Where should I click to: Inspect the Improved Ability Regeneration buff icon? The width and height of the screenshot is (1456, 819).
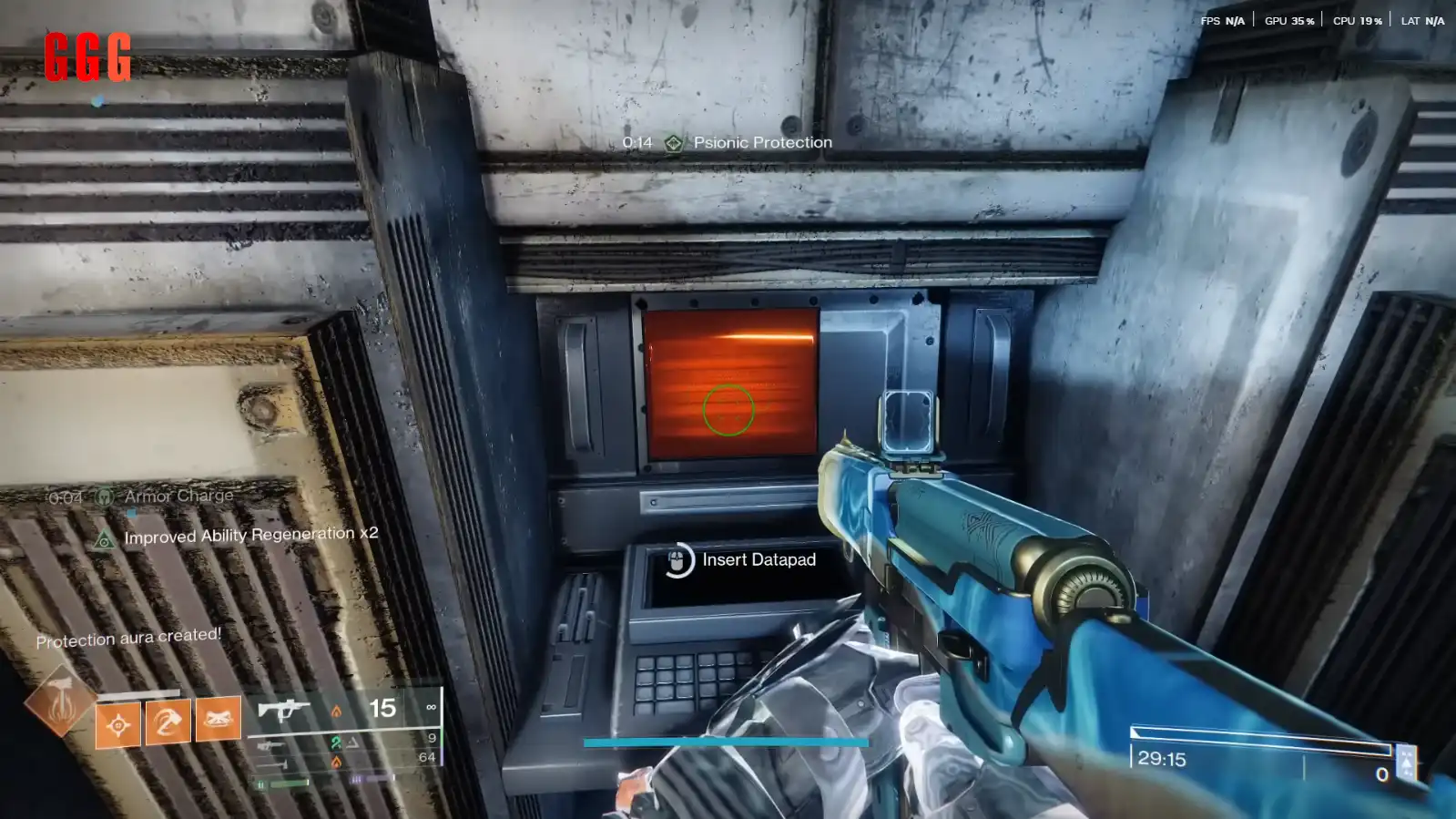[105, 540]
